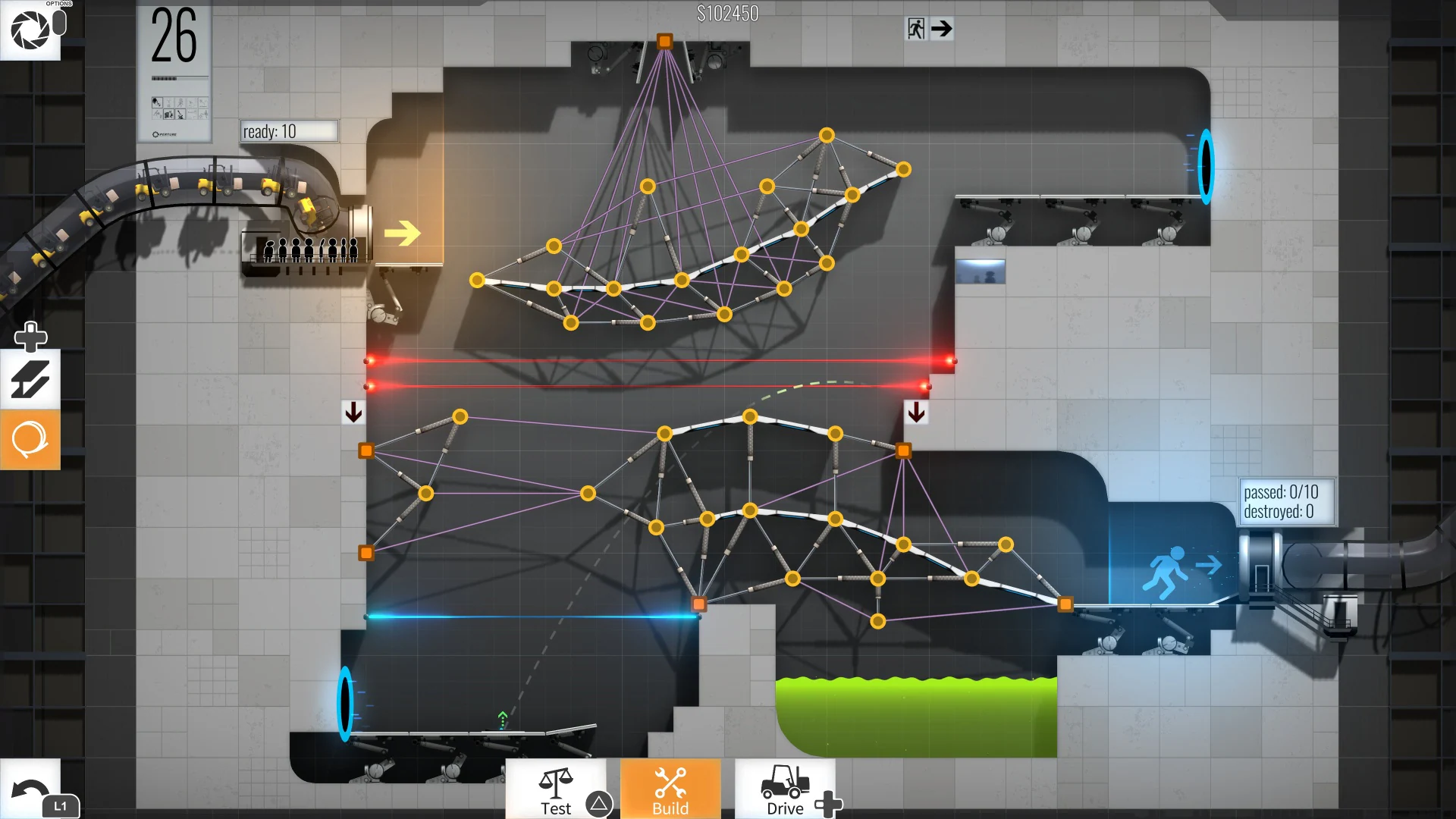
Task: Click the arrow beside the exit sign
Action: point(943,29)
